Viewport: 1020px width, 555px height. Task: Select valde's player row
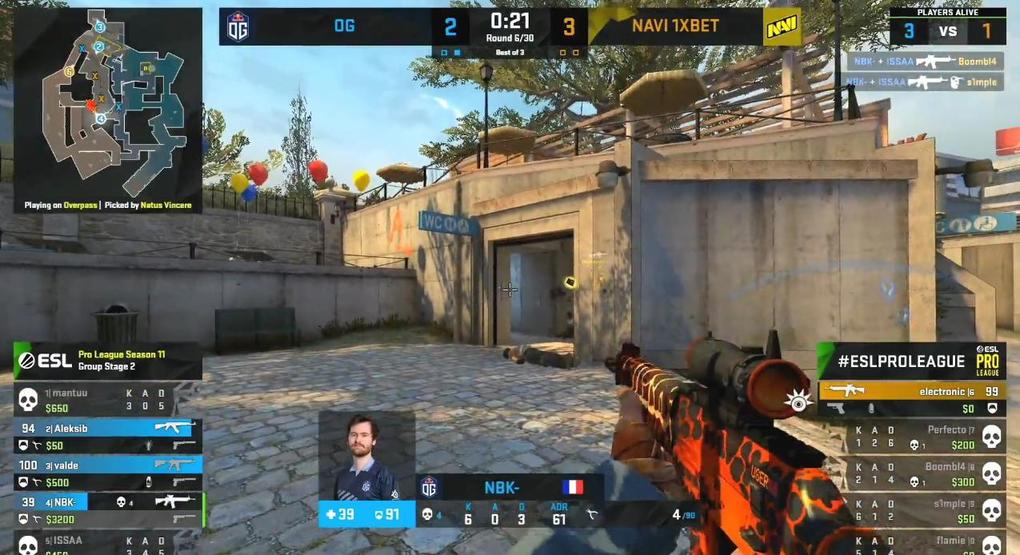click(x=107, y=472)
